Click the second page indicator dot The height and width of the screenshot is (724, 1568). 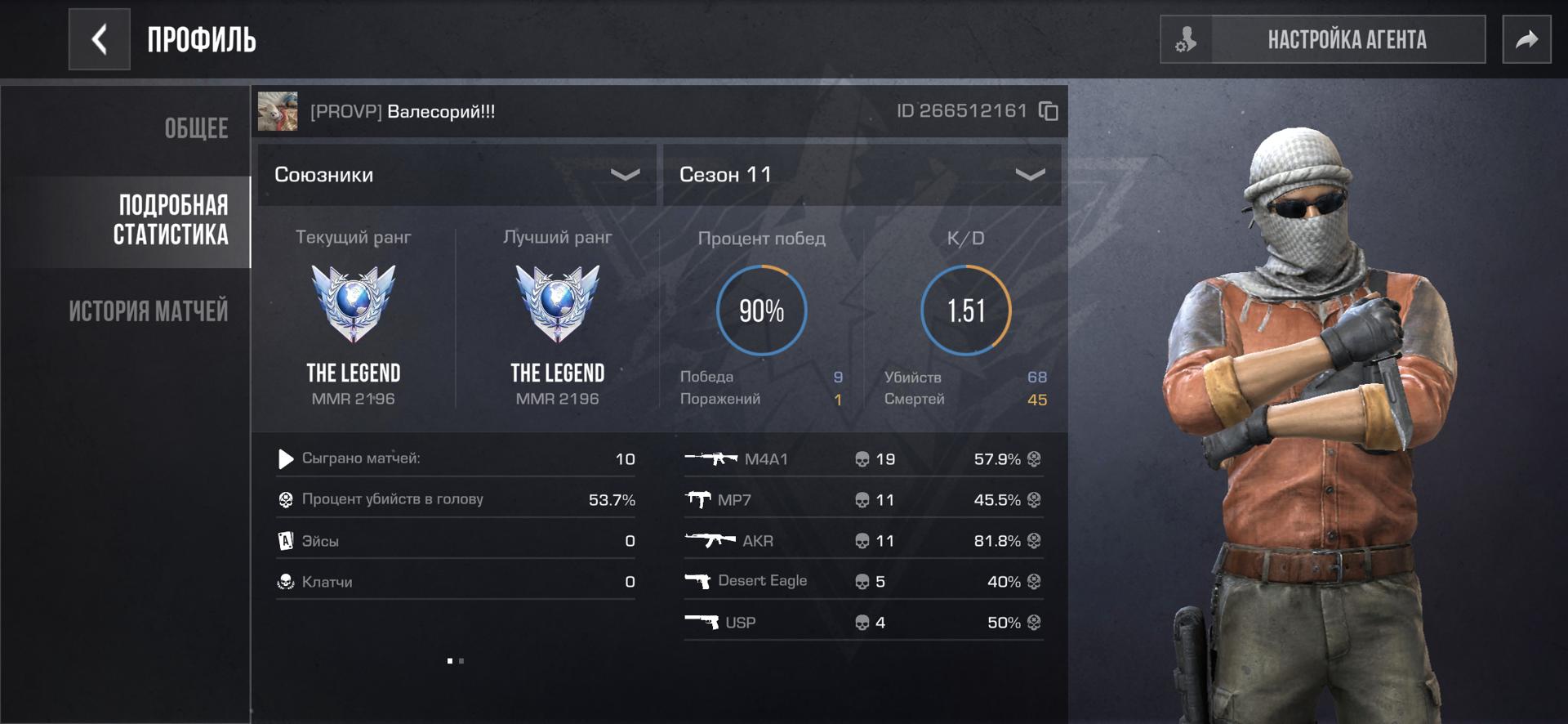pyautogui.click(x=461, y=661)
